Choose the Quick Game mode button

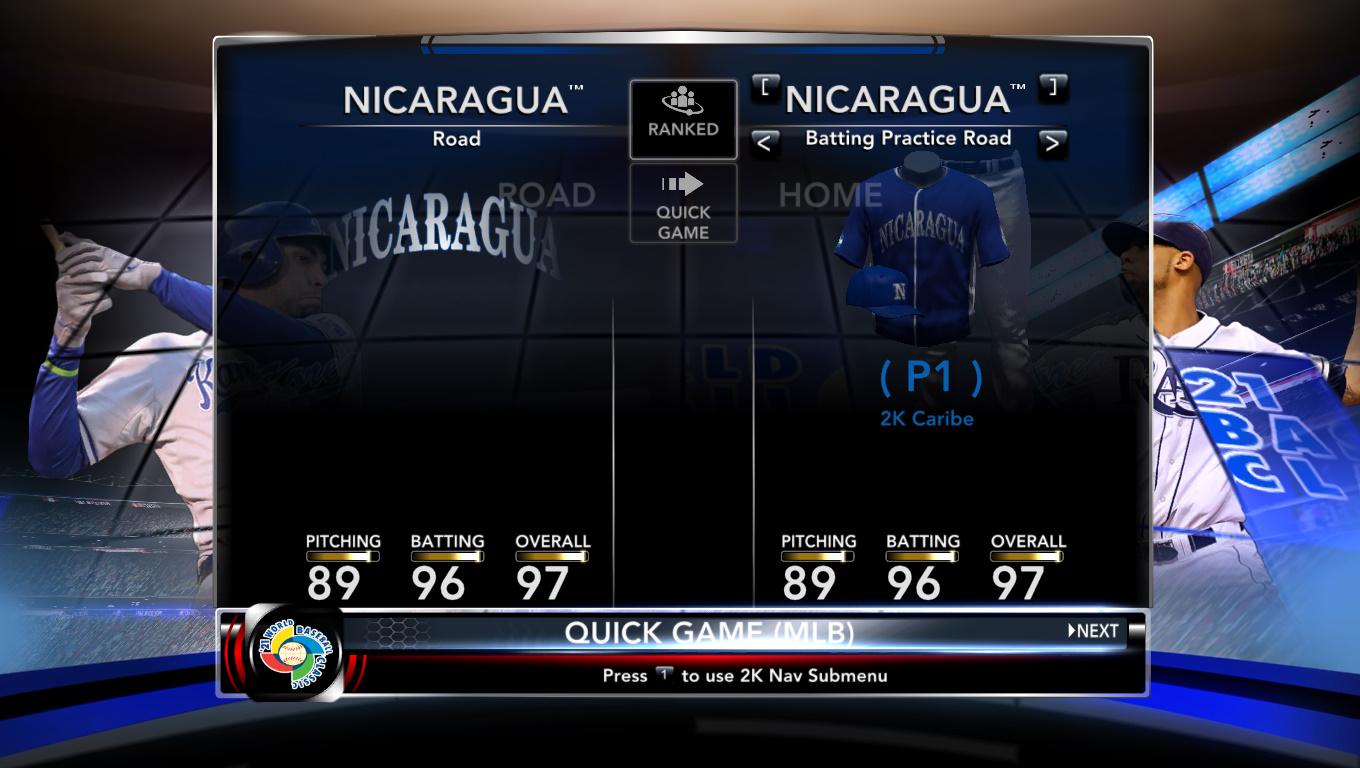point(683,203)
